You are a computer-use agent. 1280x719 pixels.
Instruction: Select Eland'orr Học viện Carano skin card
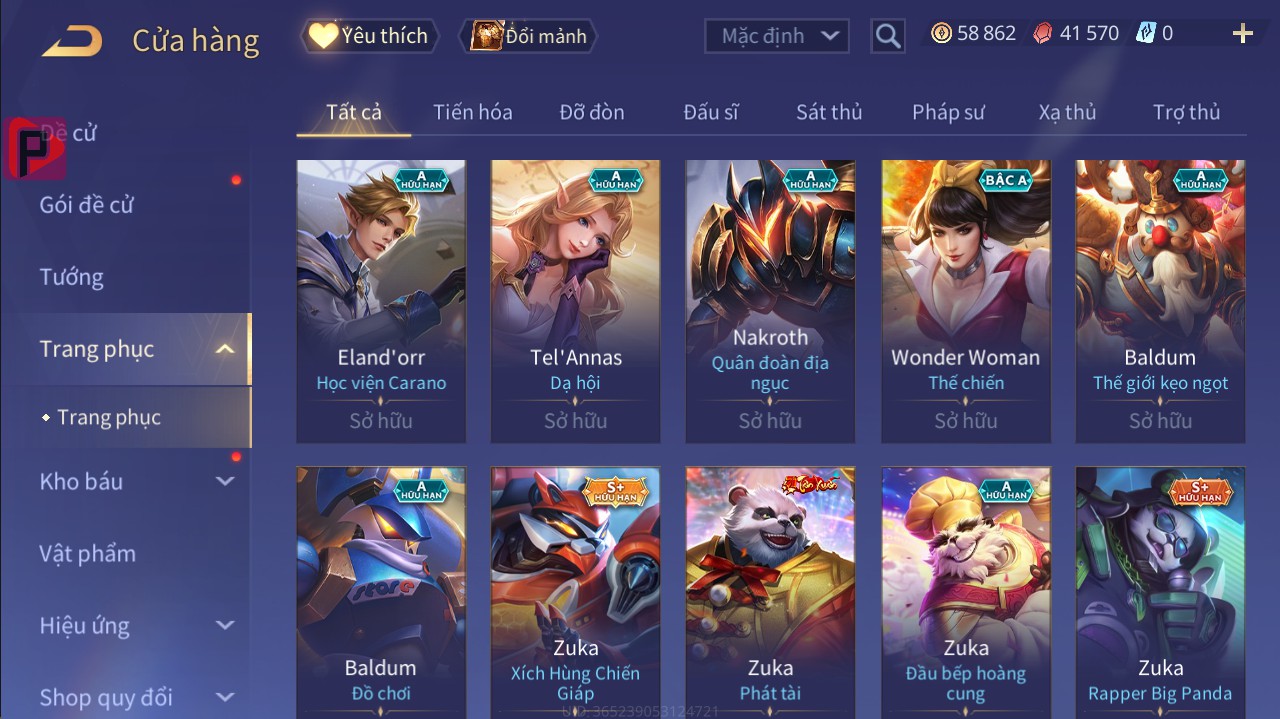pos(381,300)
